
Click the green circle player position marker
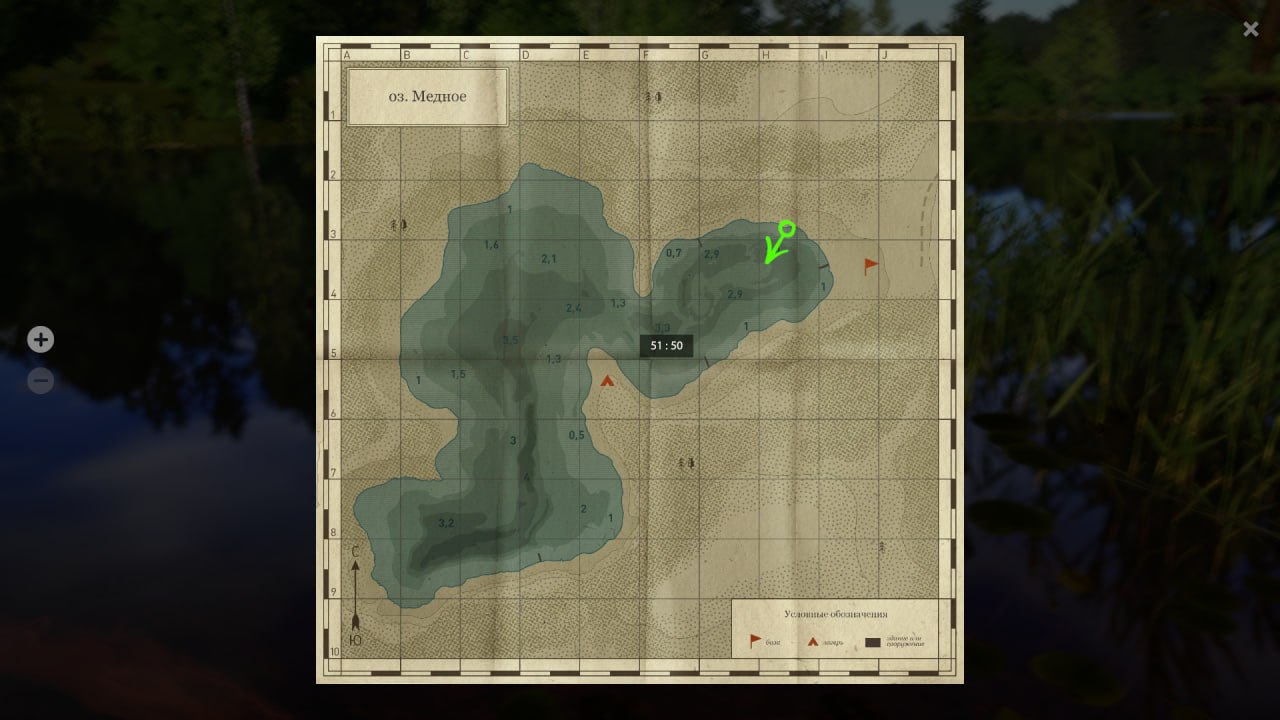[786, 228]
